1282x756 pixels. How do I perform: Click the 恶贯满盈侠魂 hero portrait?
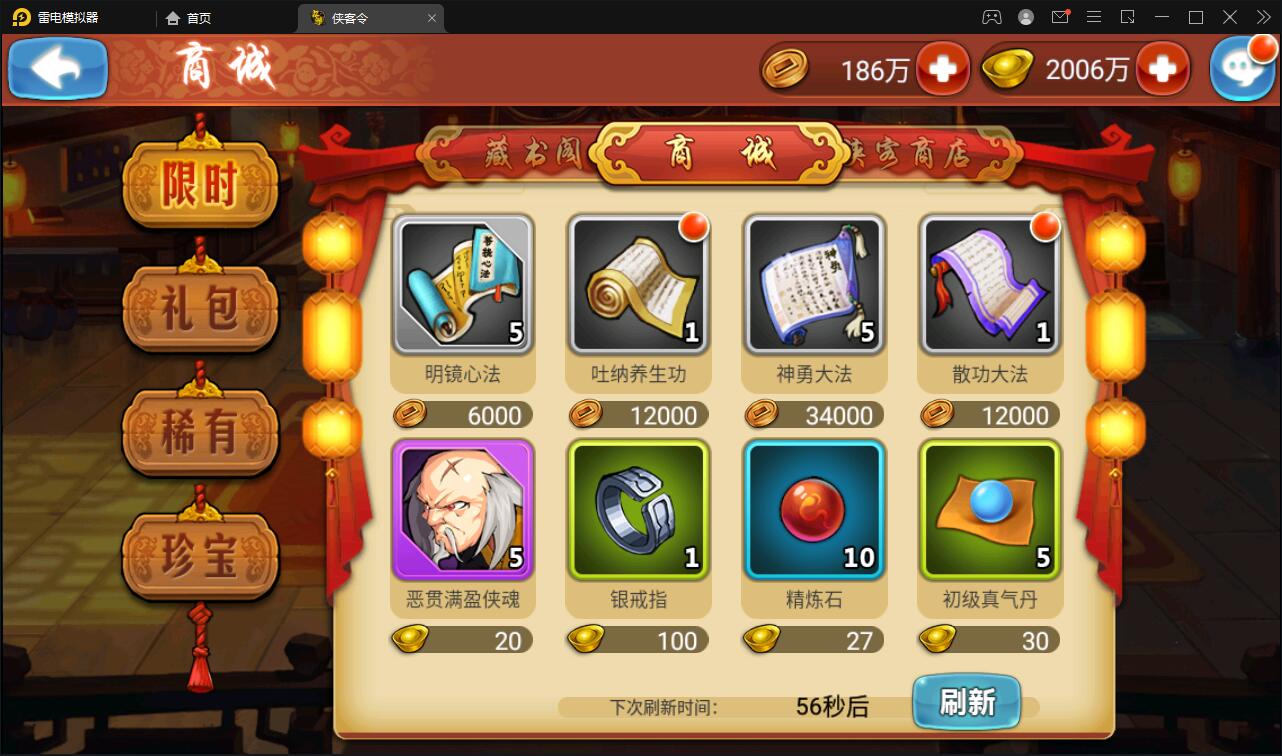pos(463,509)
